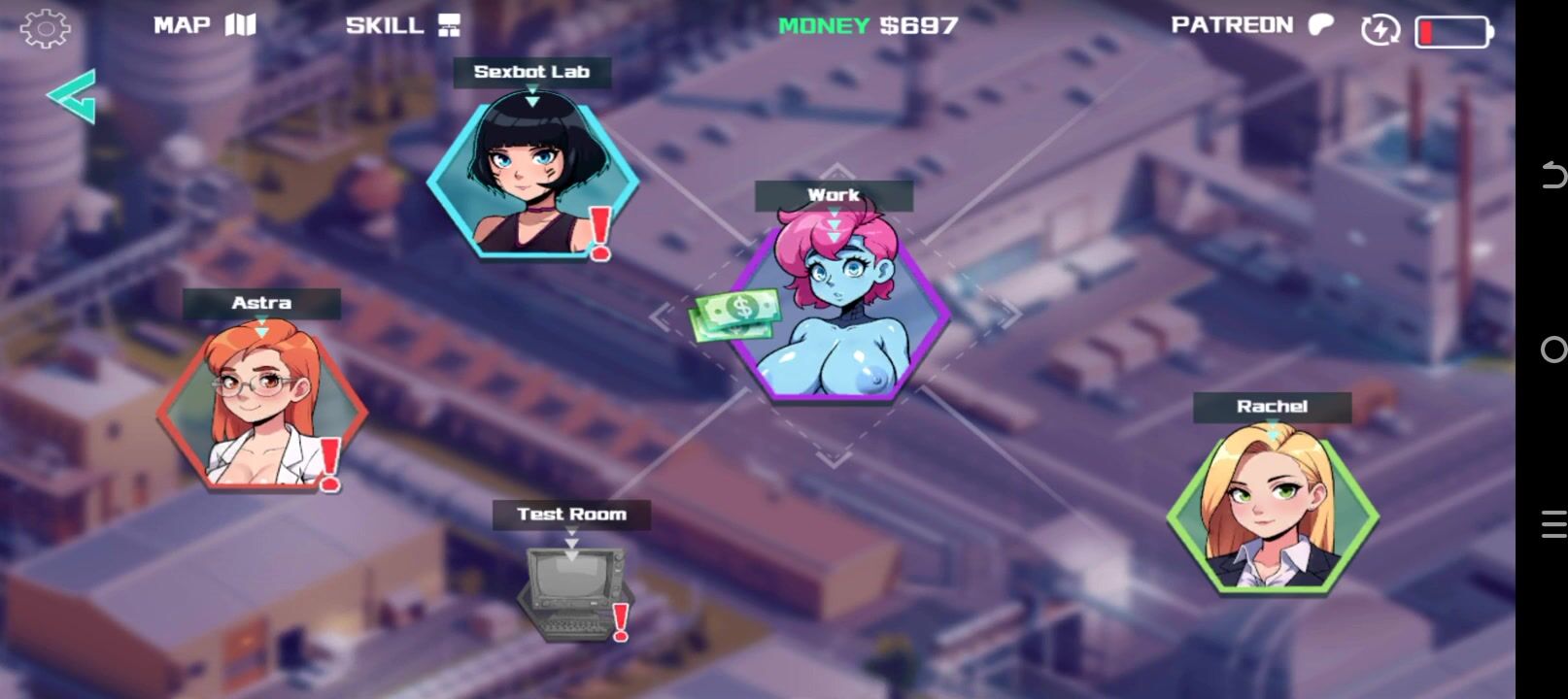
Task: Tap the Android home circle button
Action: (x=1552, y=349)
